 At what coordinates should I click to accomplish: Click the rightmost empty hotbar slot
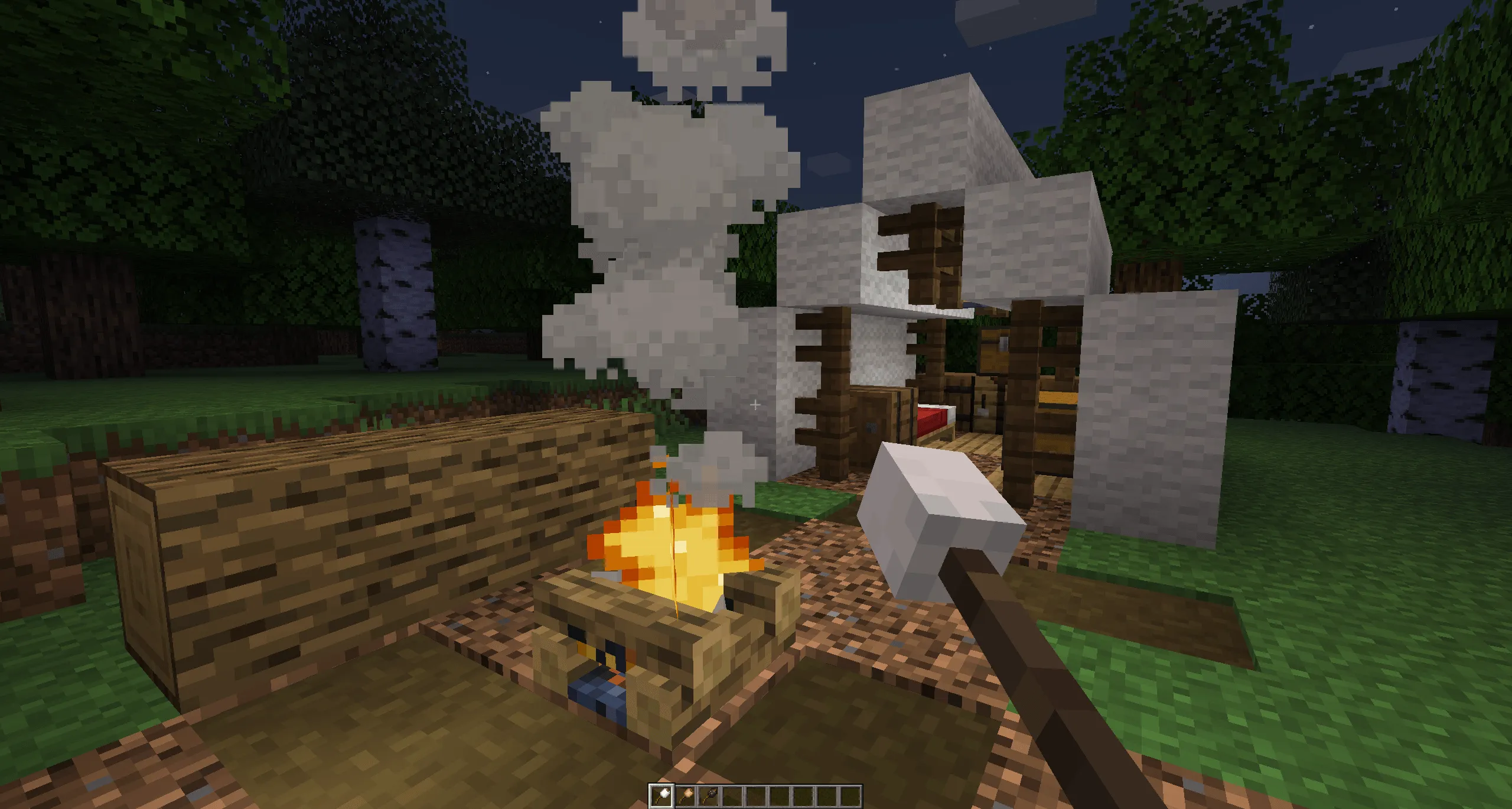click(850, 794)
